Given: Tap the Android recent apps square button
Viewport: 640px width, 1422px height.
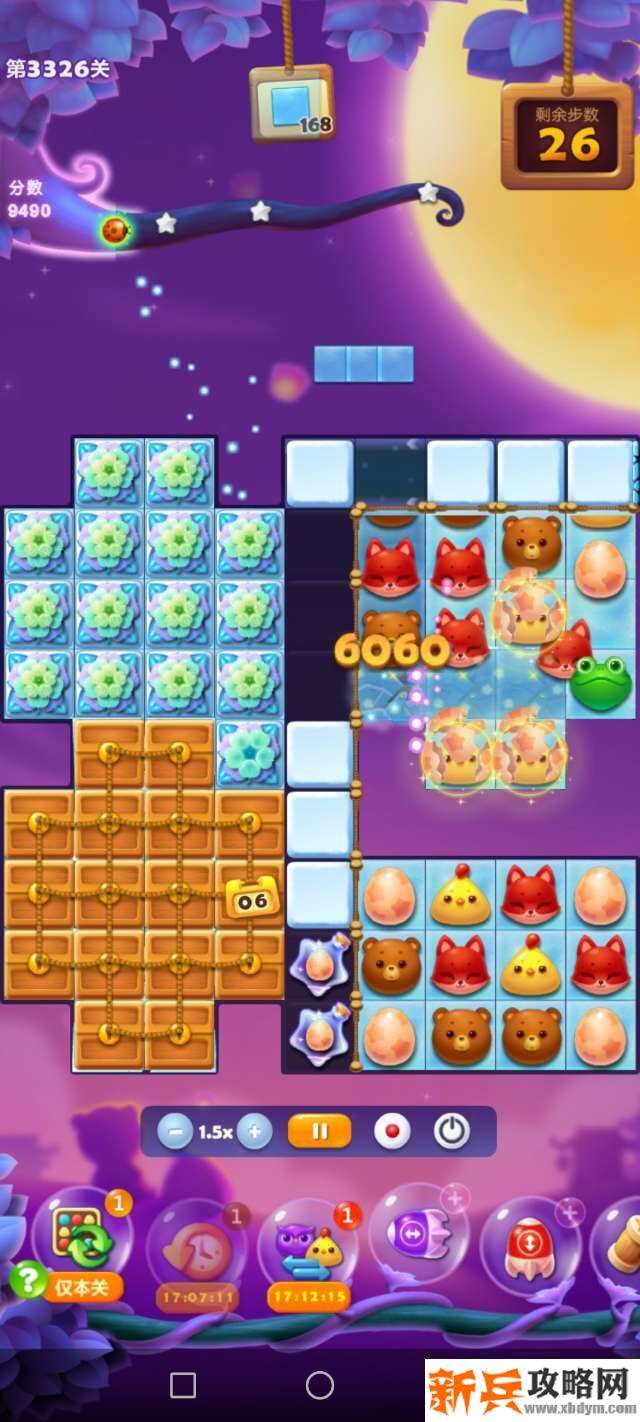Looking at the screenshot, I should click(183, 1385).
